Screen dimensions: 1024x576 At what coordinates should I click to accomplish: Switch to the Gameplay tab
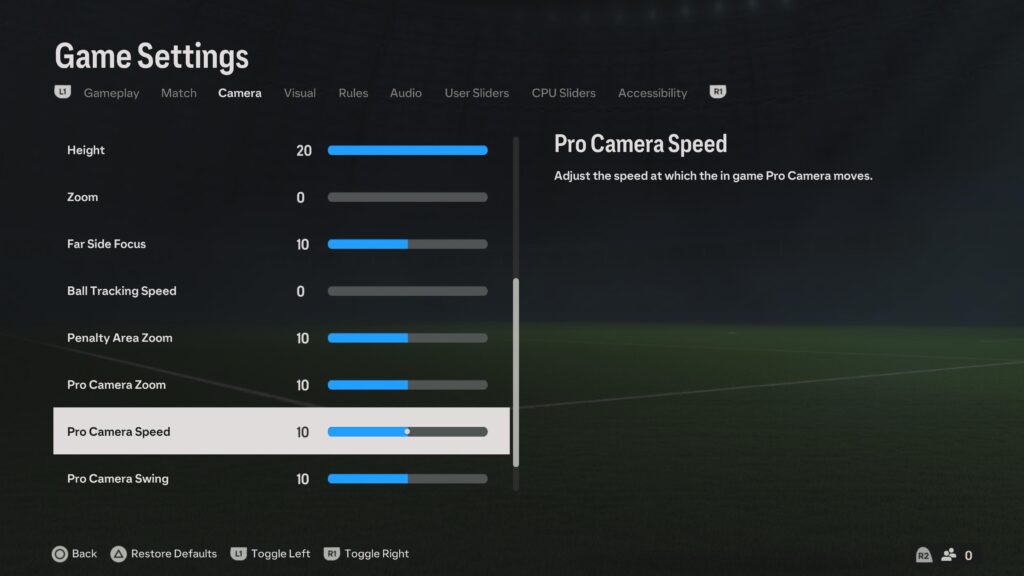pyautogui.click(x=111, y=93)
